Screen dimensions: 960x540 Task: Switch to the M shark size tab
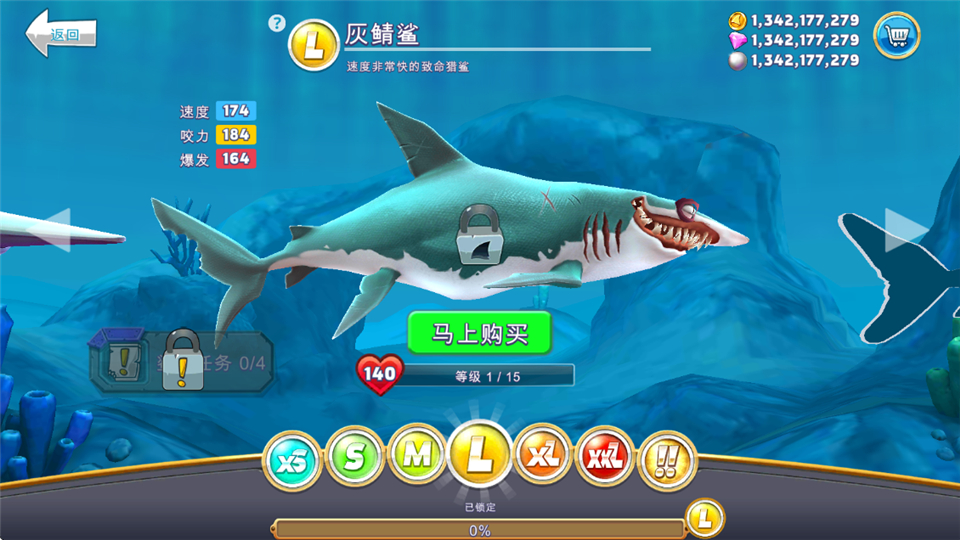417,457
